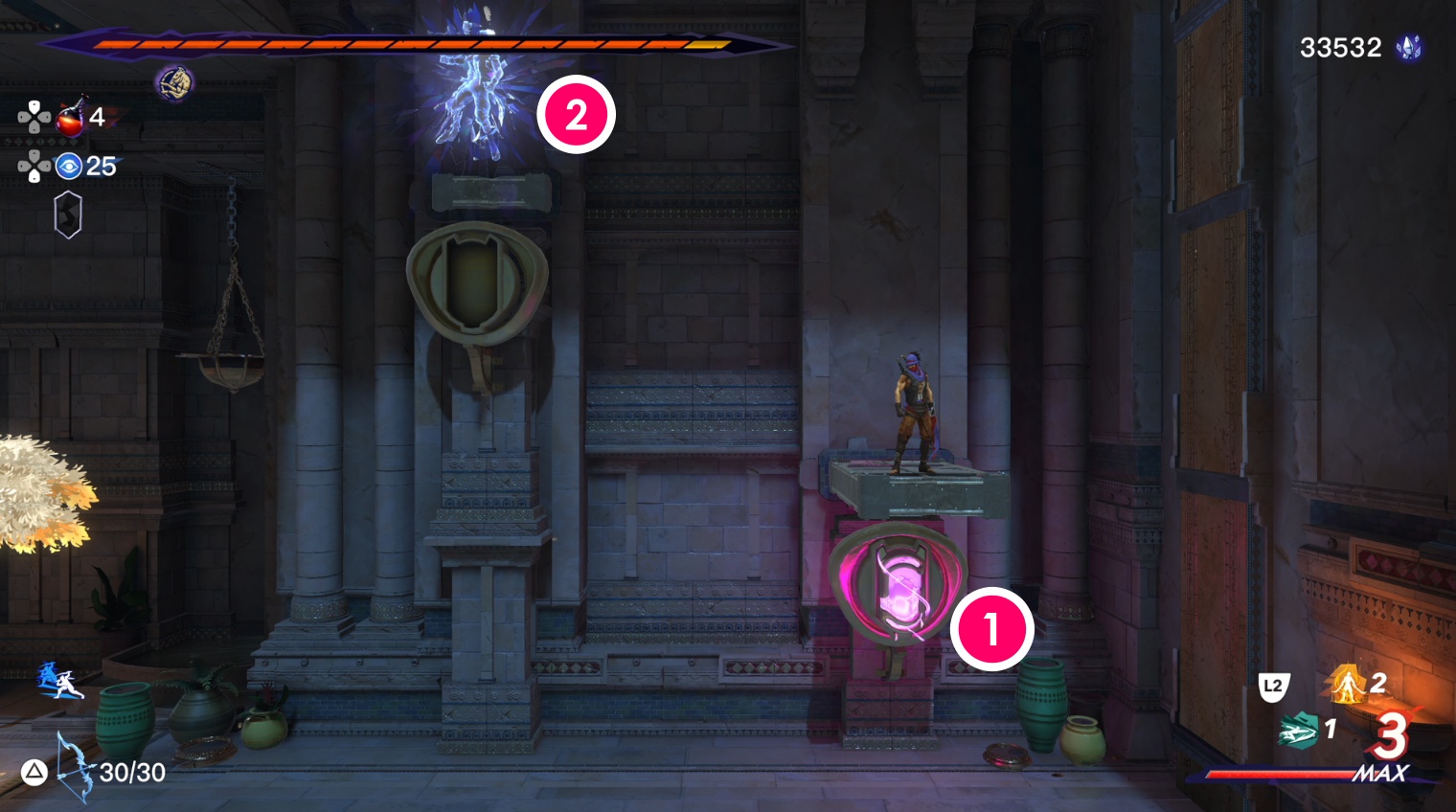Click the Time Crystals currency icon
1456x812 pixels.
[x=1408, y=47]
